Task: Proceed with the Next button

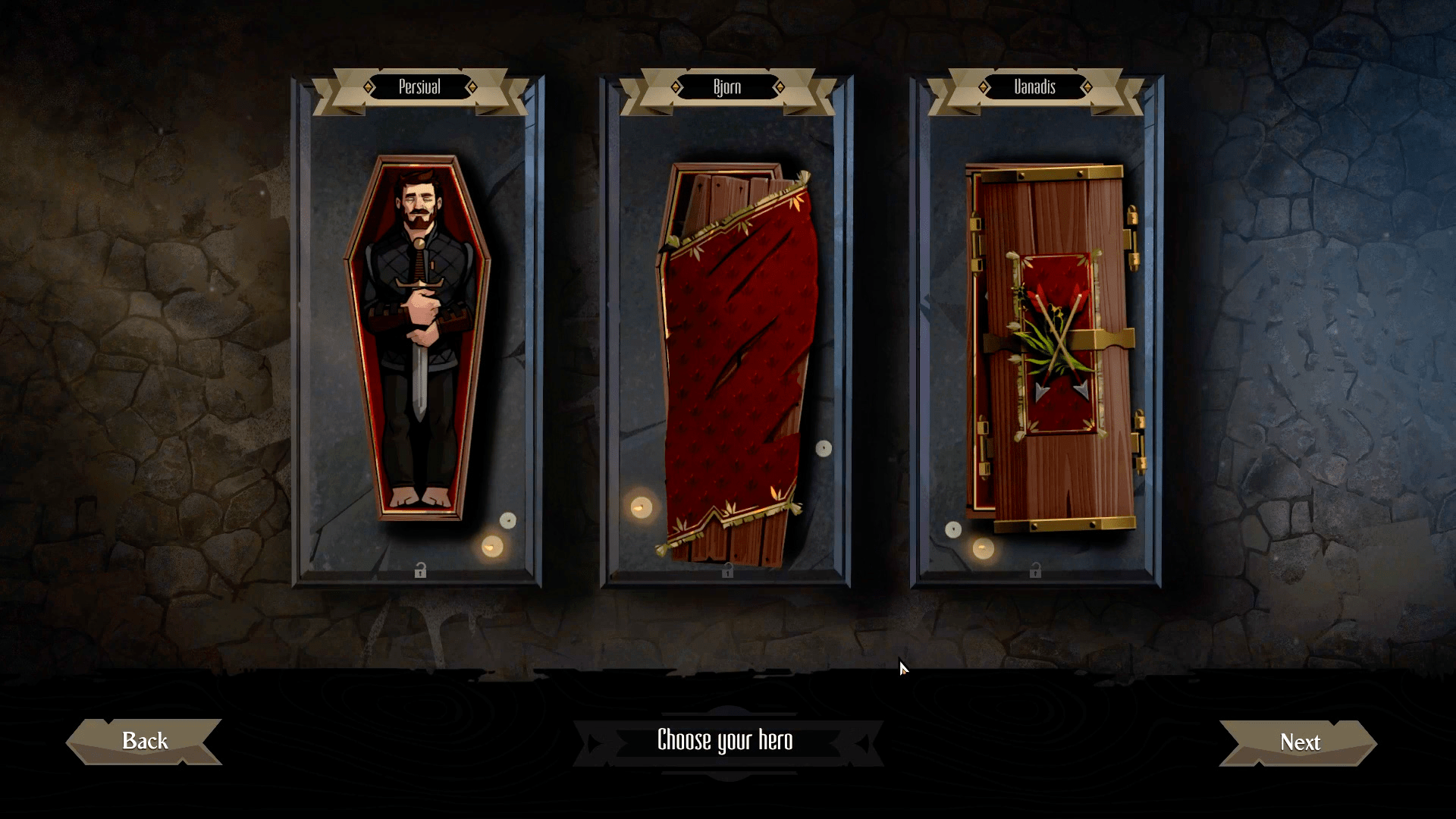Action: click(x=1299, y=742)
